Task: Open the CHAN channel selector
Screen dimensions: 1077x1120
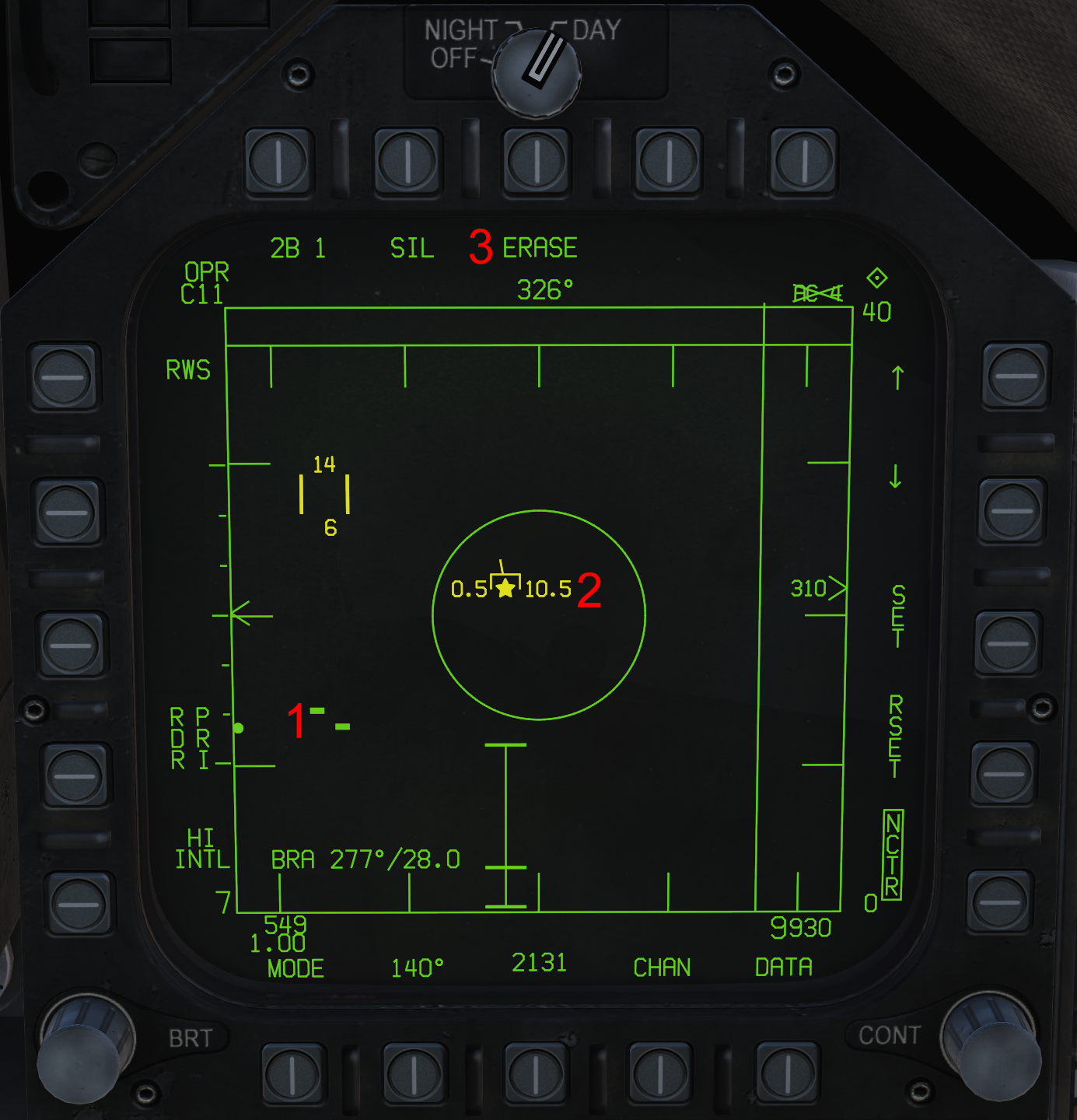Action: pos(661,967)
